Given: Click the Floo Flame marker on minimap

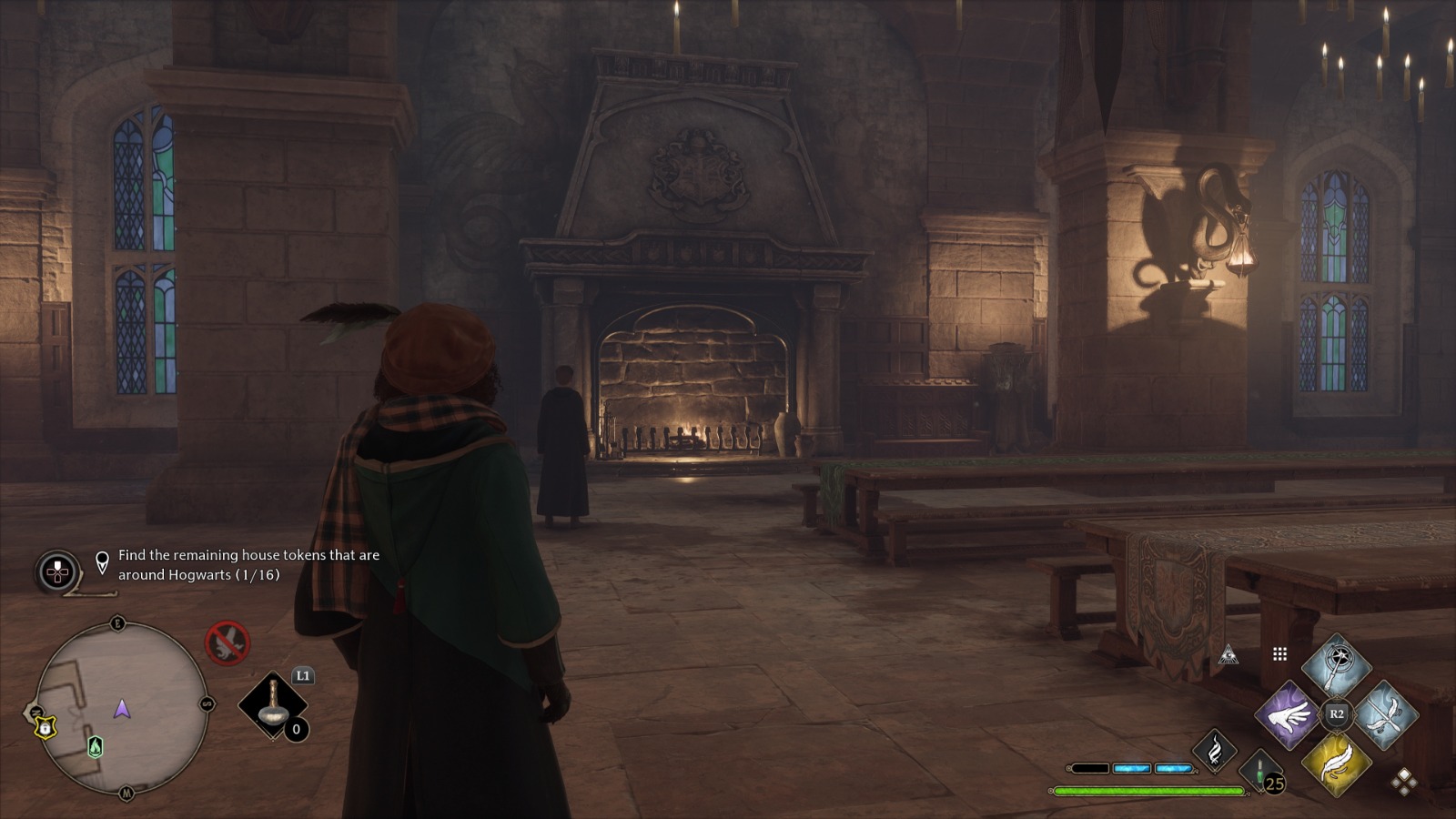Looking at the screenshot, I should click(96, 748).
